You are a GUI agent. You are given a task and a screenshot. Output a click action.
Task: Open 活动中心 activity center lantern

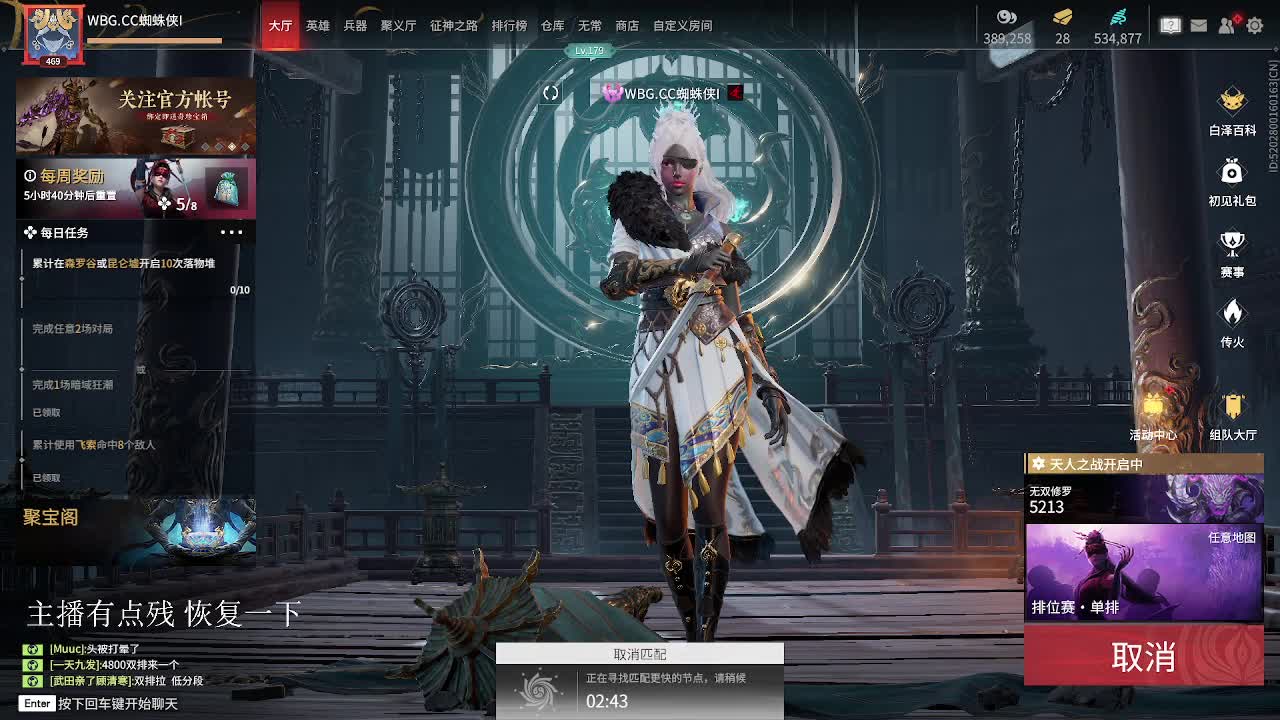pos(1155,410)
